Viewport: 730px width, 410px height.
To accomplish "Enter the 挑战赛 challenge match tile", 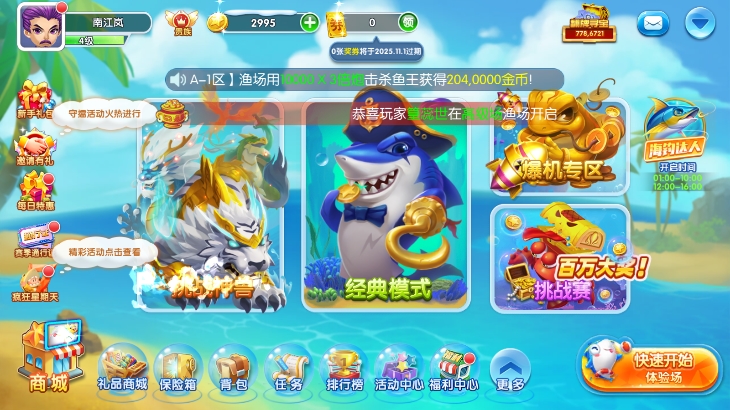I will point(560,255).
